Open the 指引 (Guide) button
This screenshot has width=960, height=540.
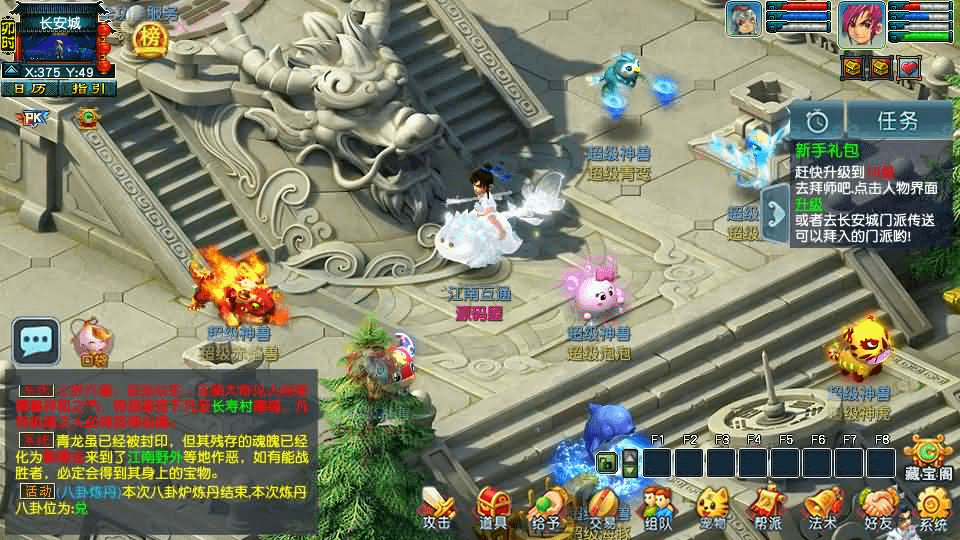coord(88,88)
